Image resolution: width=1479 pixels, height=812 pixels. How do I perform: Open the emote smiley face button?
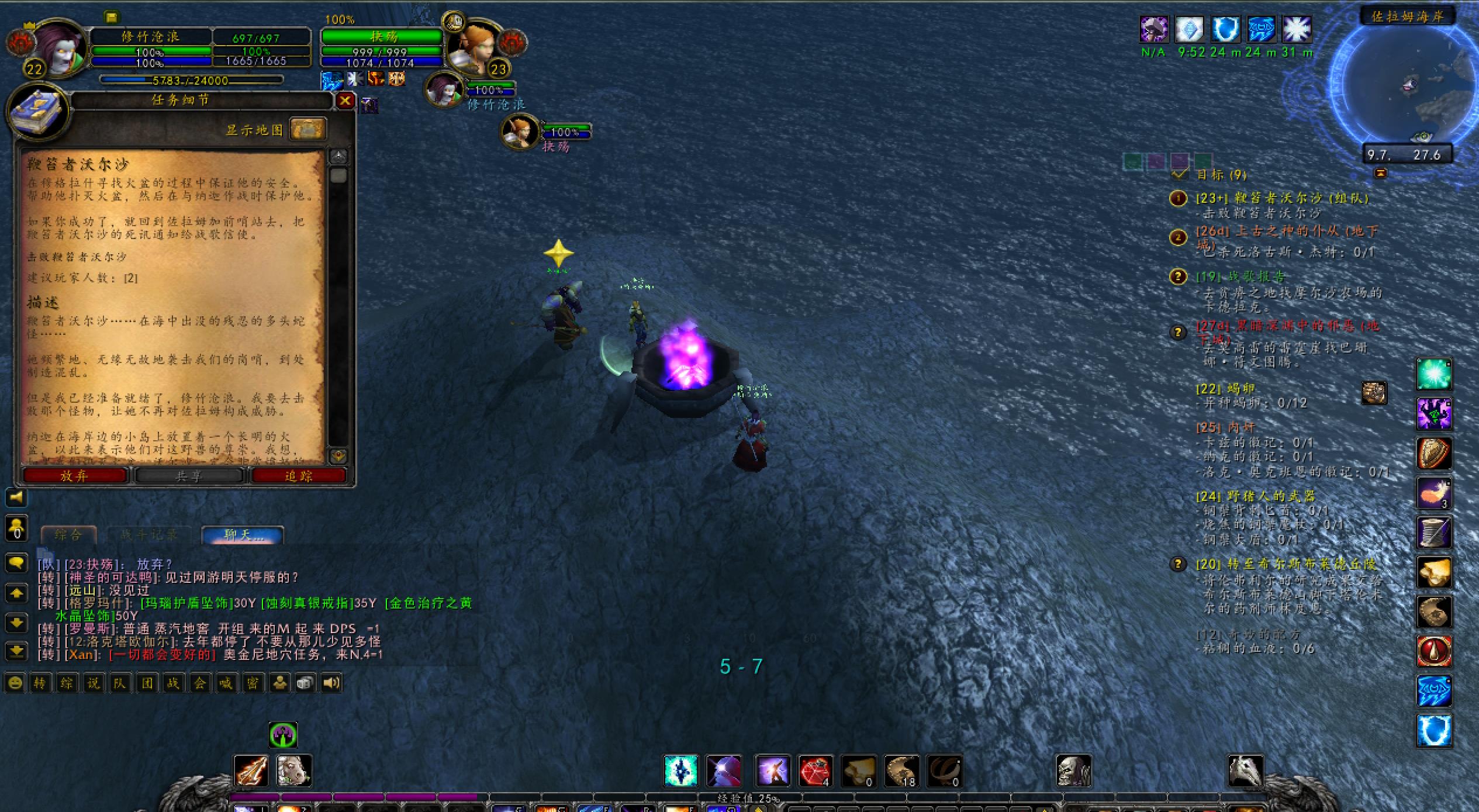15,683
